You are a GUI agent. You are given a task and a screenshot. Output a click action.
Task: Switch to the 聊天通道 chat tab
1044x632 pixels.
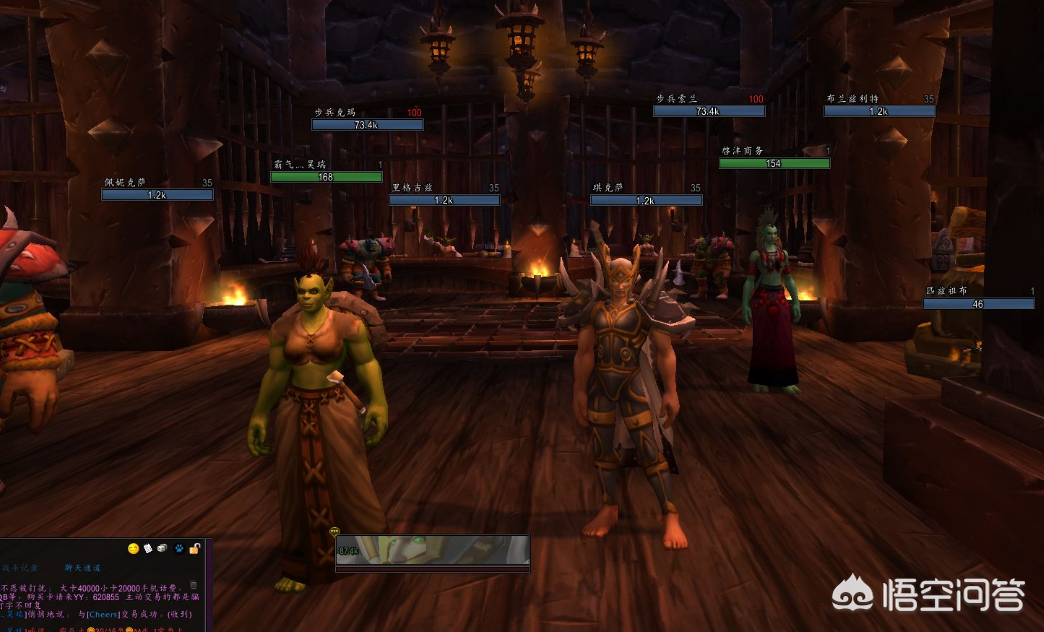84,567
